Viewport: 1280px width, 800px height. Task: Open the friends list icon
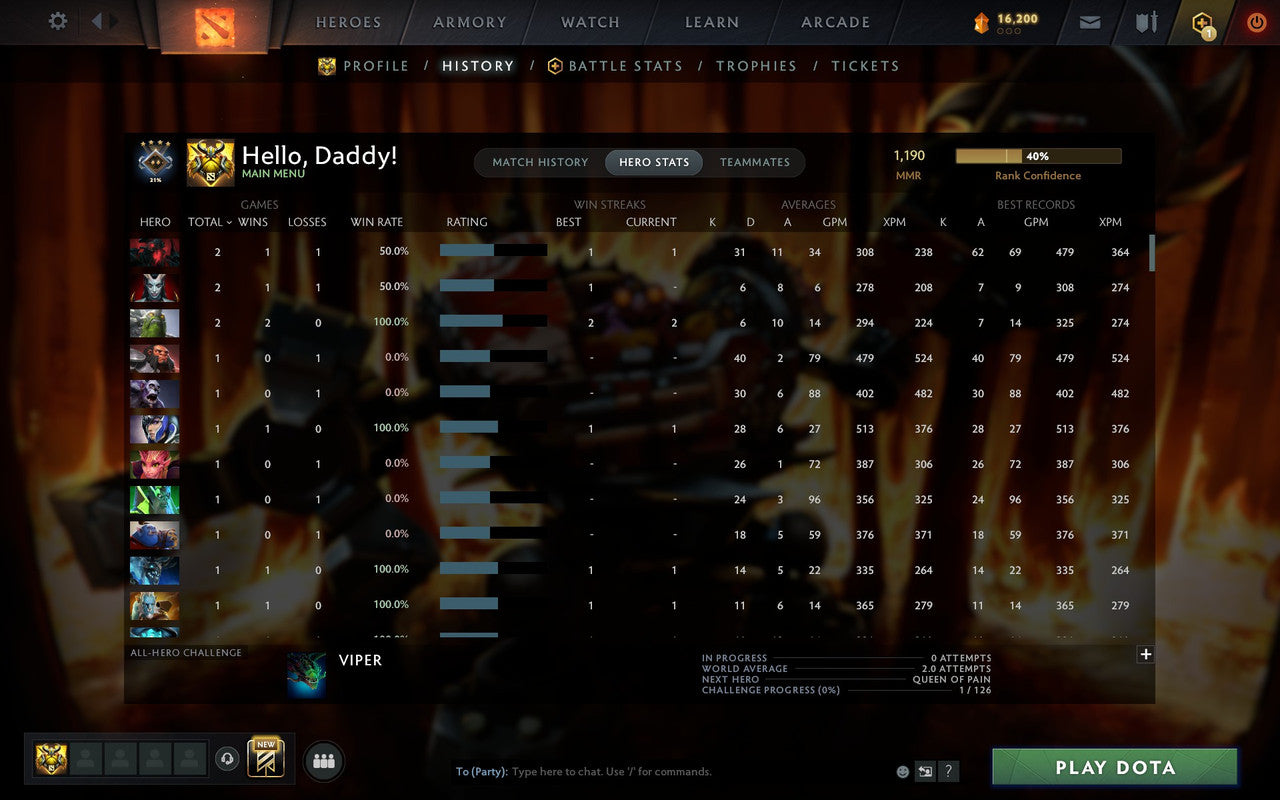(x=323, y=760)
